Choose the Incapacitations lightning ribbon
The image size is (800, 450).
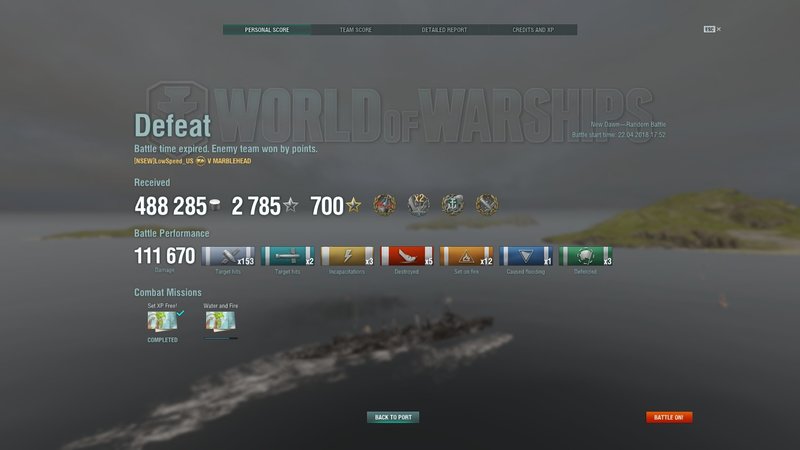[348, 257]
